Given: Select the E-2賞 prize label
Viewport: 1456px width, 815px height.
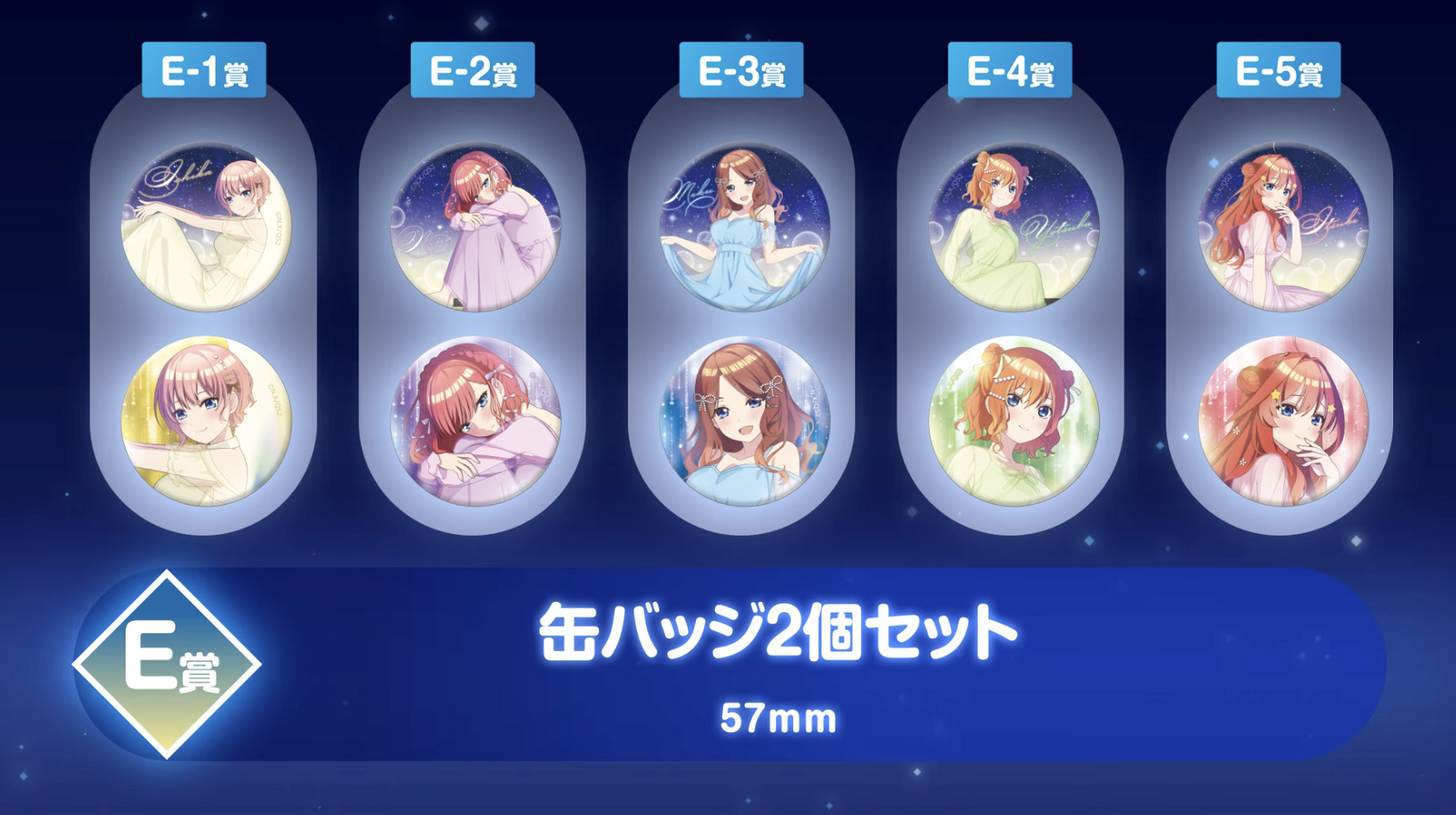Looking at the screenshot, I should coord(473,70).
